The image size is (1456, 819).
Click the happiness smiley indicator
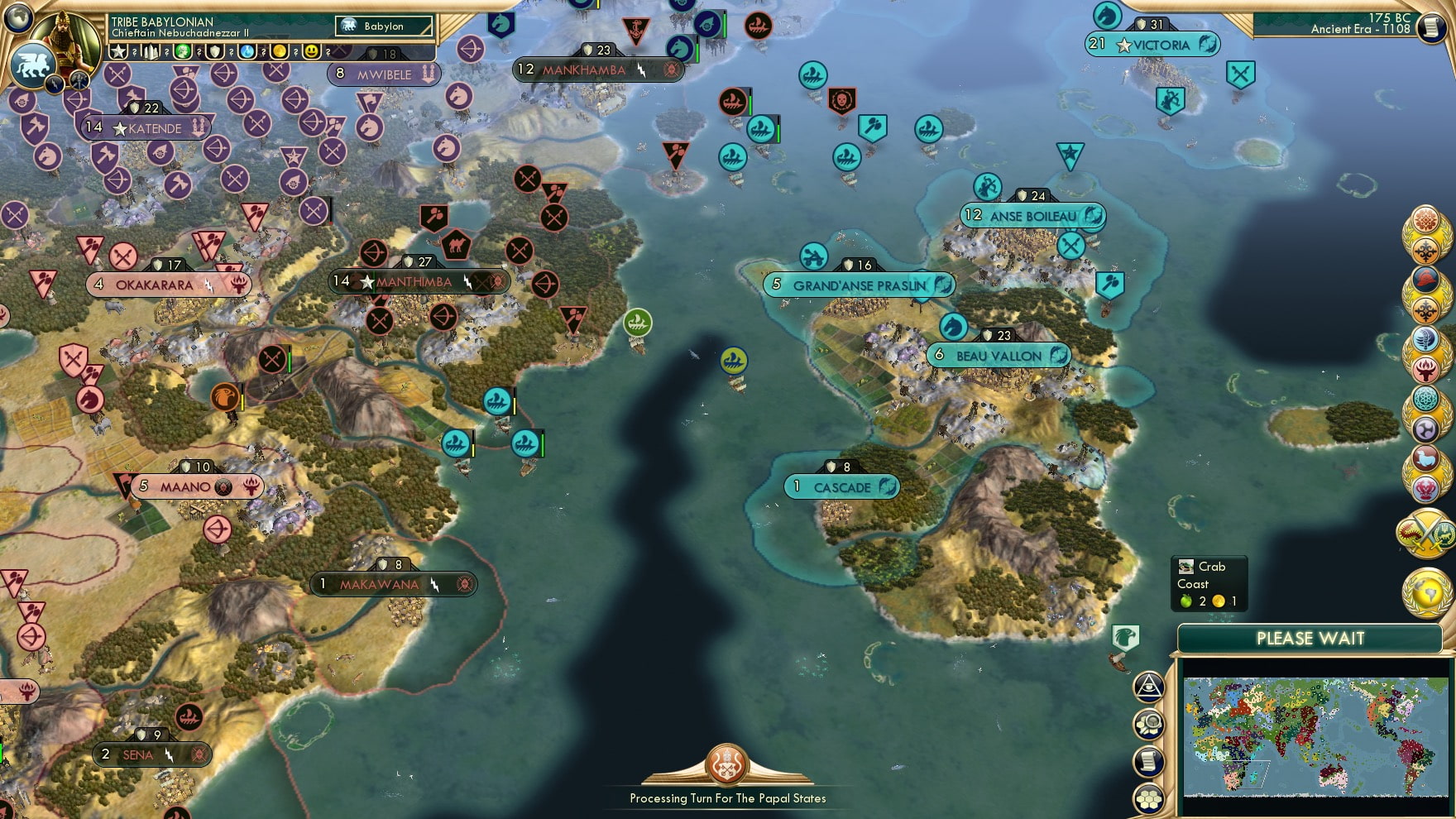[x=312, y=51]
